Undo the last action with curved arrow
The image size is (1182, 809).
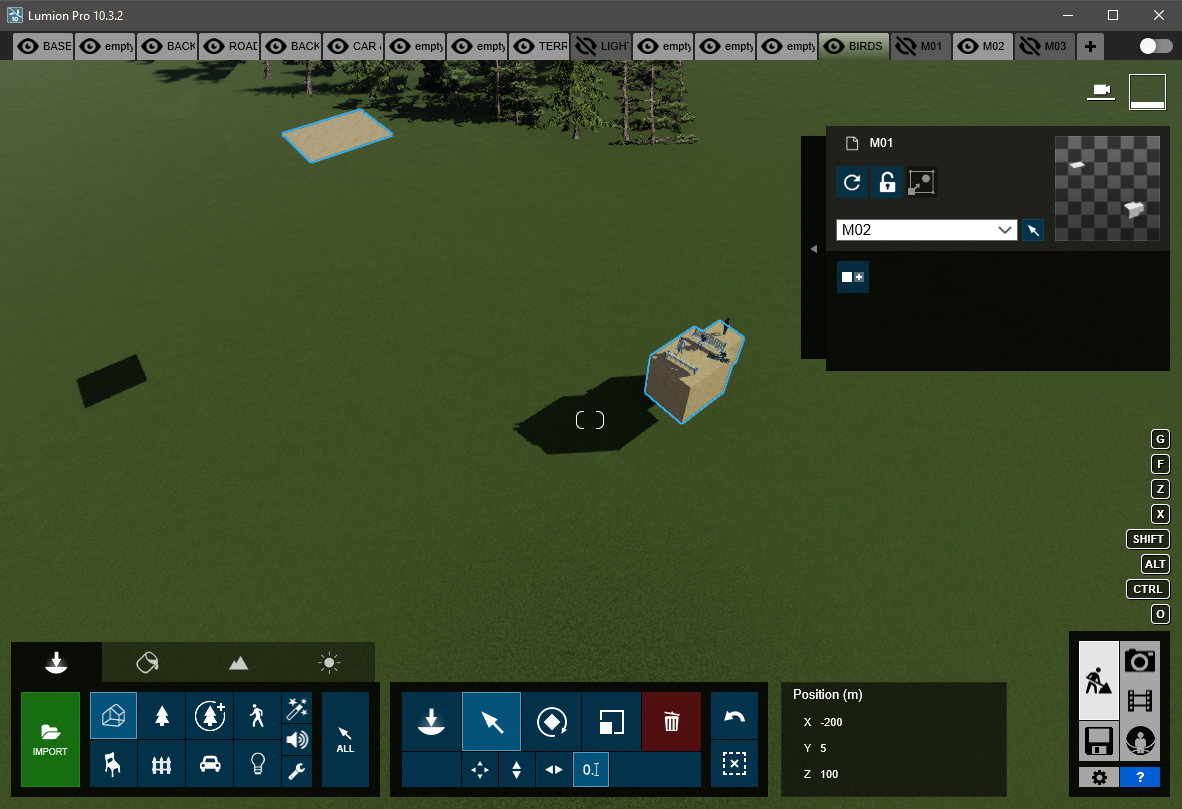tap(734, 717)
